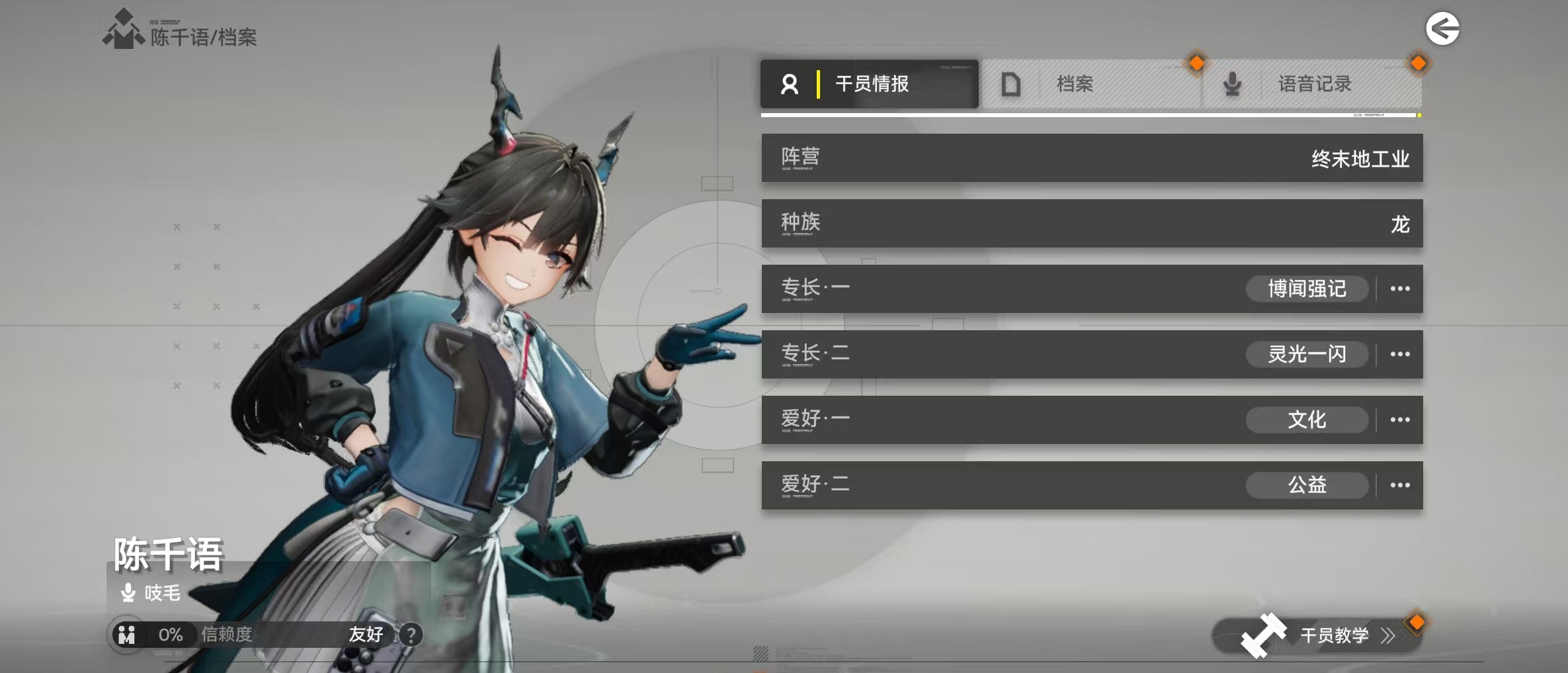
Task: Click the trust level question mark help
Action: point(411,635)
